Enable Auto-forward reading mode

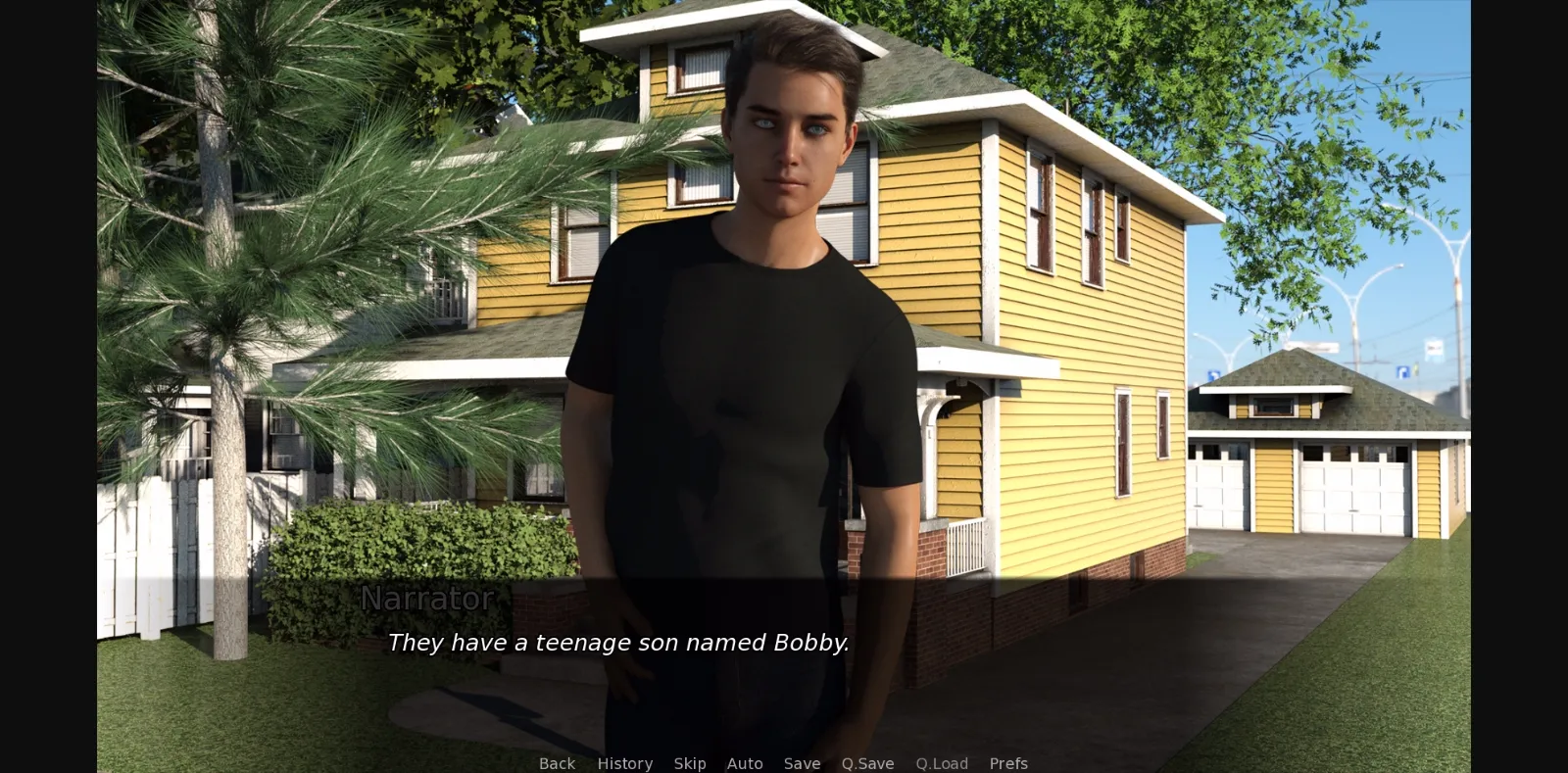745,763
